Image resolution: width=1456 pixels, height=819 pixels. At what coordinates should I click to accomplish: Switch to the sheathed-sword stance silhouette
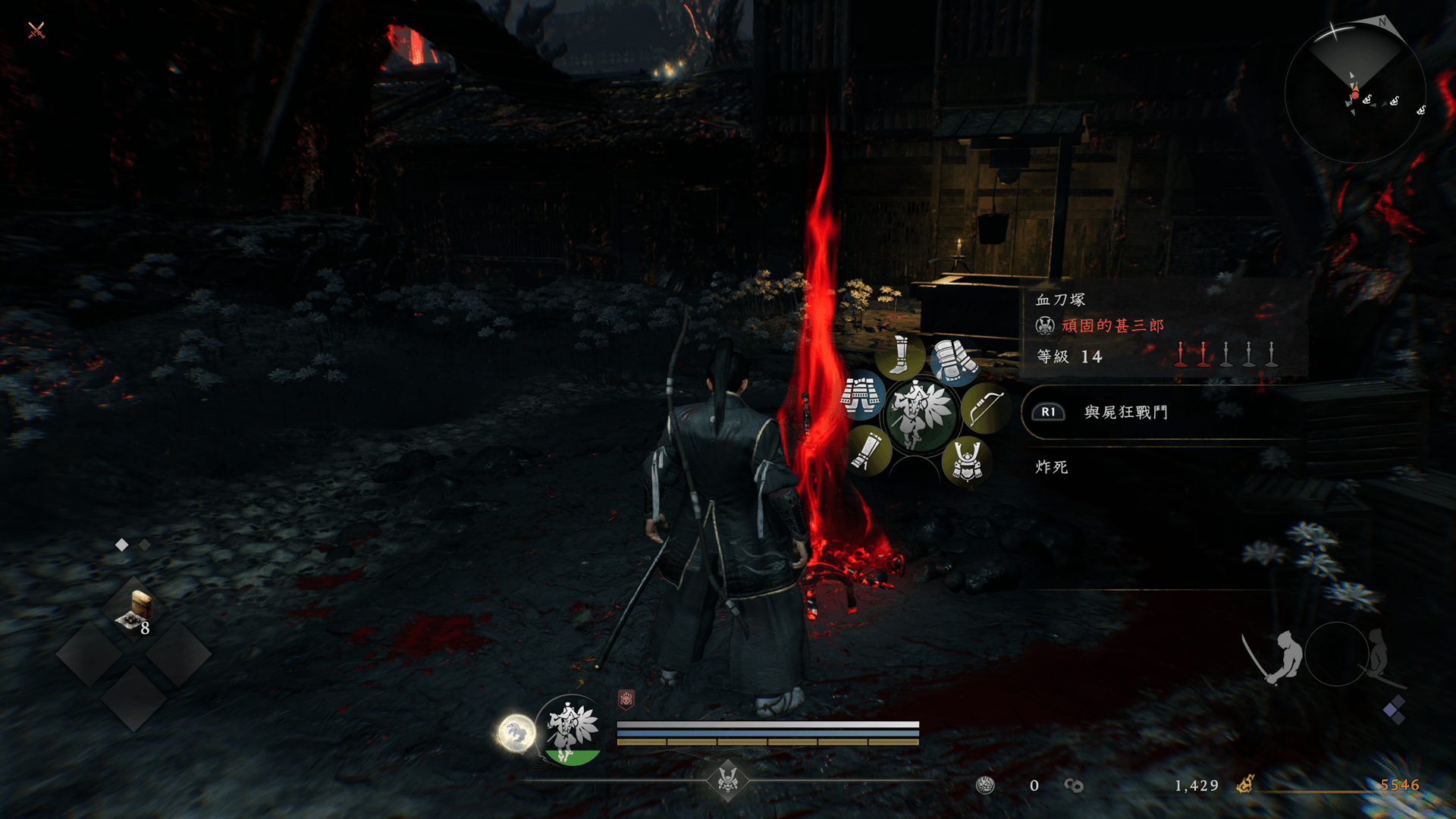coord(1380,655)
